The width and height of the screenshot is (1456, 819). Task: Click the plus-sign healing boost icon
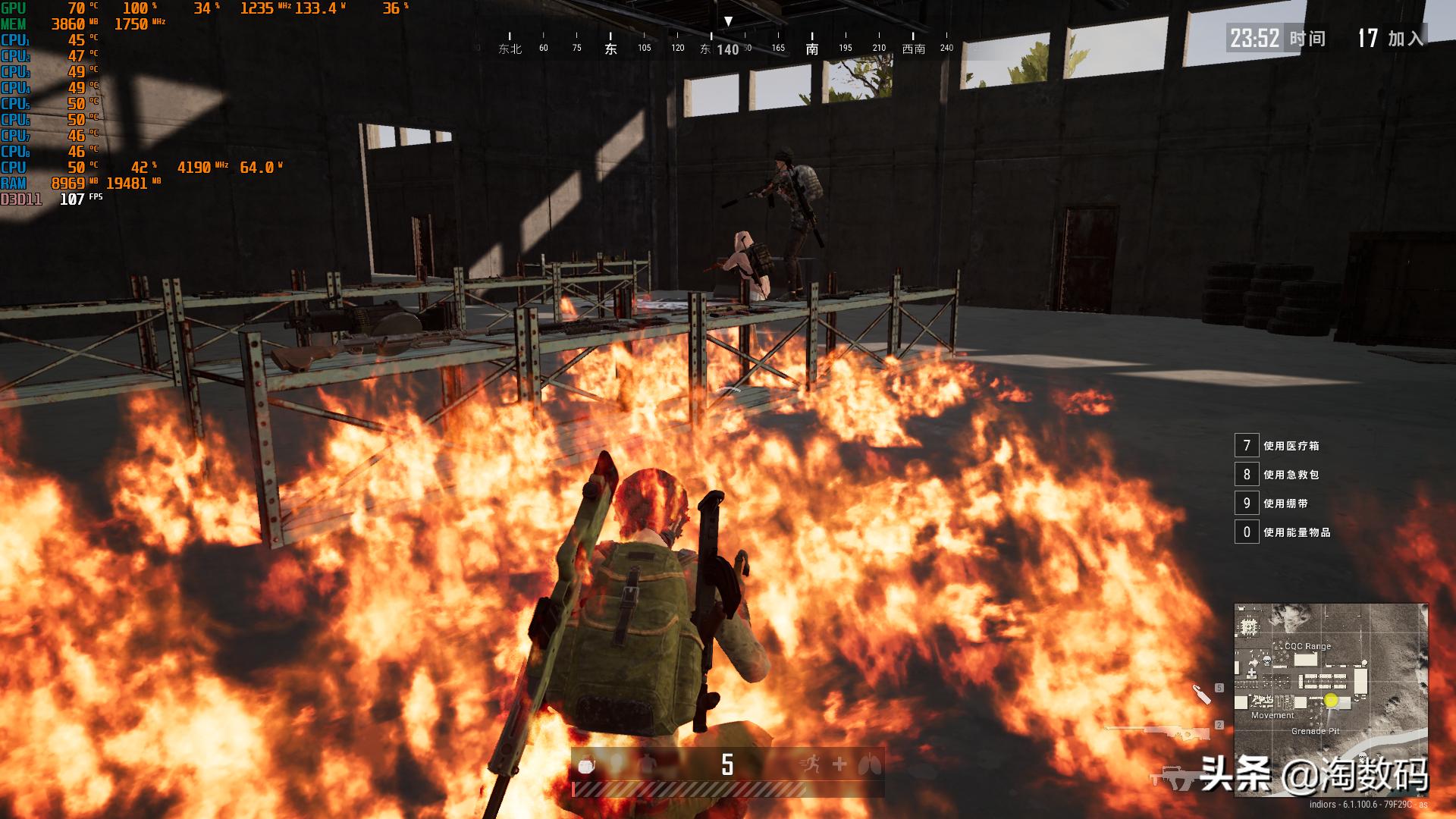pyautogui.click(x=839, y=764)
